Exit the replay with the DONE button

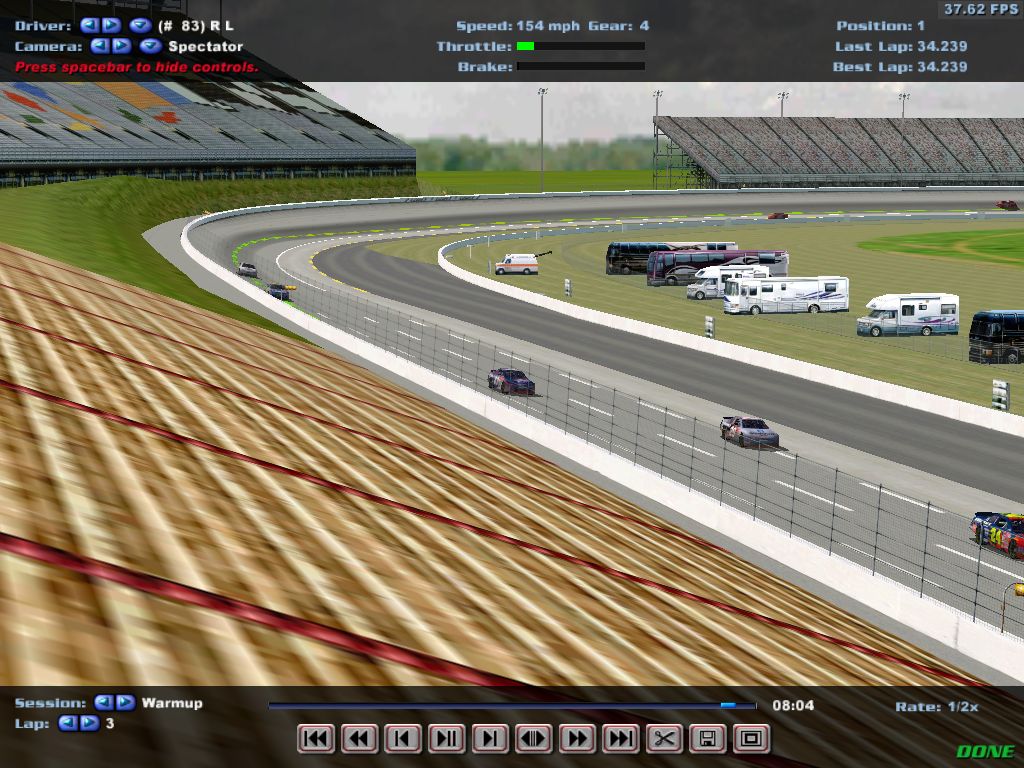point(985,751)
